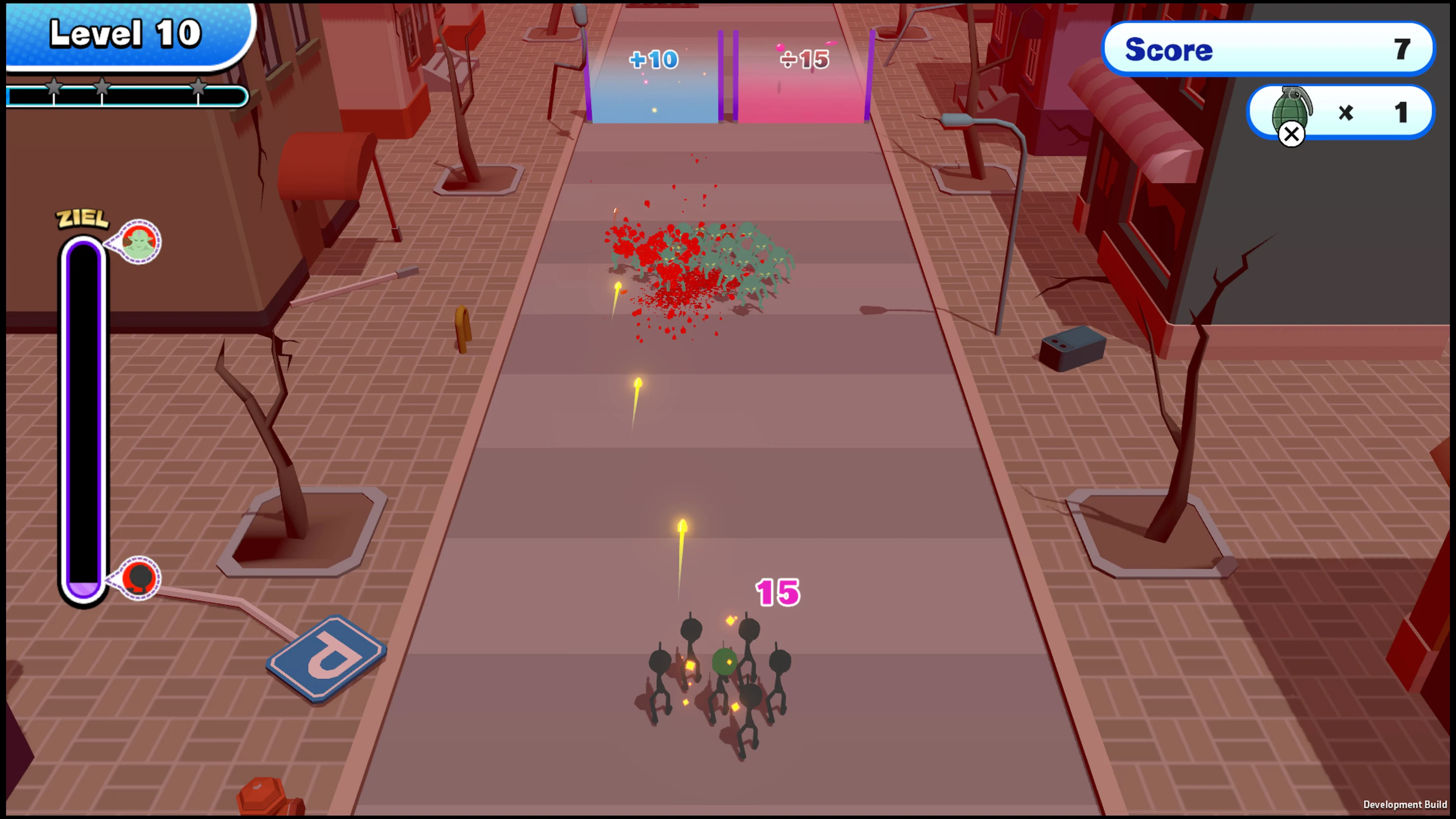
Task: Click the rightmost star on the level bar
Action: point(199,88)
